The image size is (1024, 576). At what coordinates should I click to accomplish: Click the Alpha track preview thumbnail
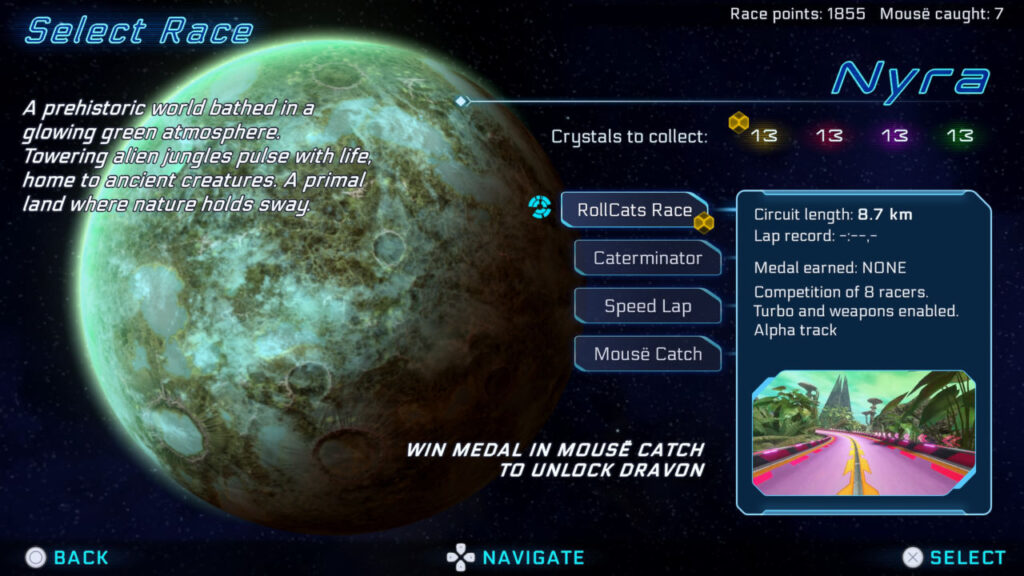[863, 435]
